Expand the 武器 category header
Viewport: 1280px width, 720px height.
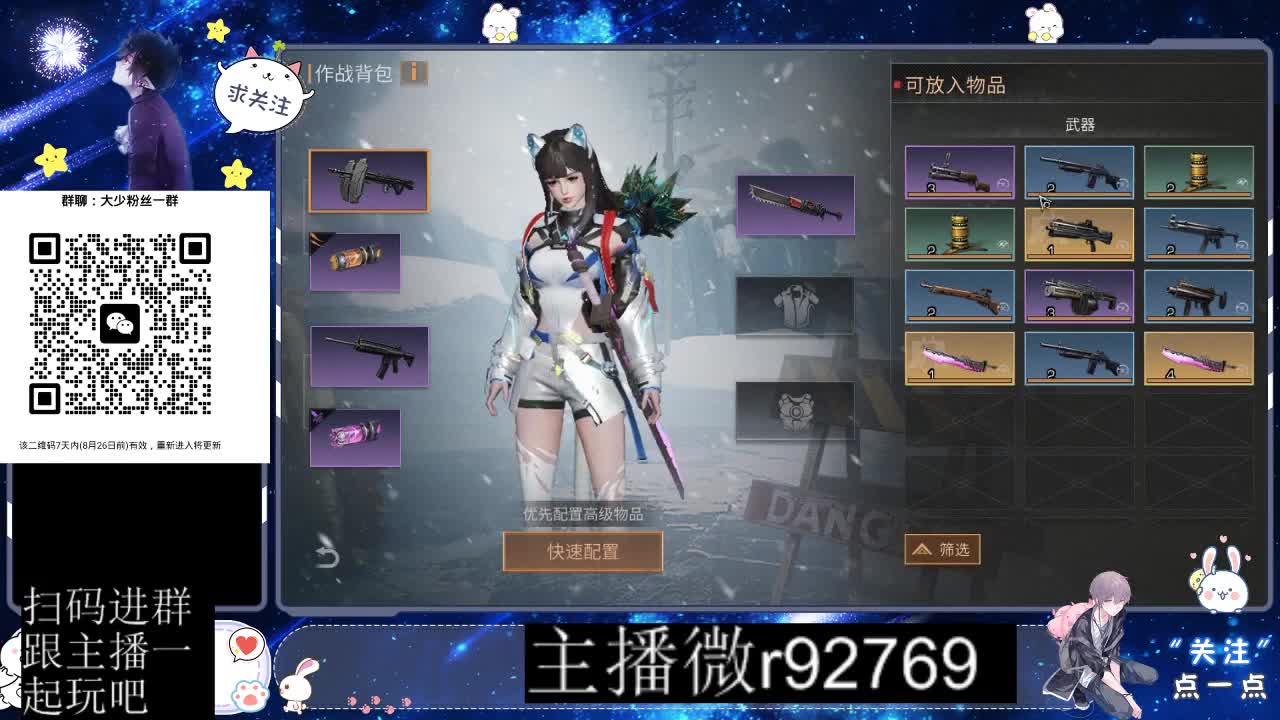click(1078, 122)
